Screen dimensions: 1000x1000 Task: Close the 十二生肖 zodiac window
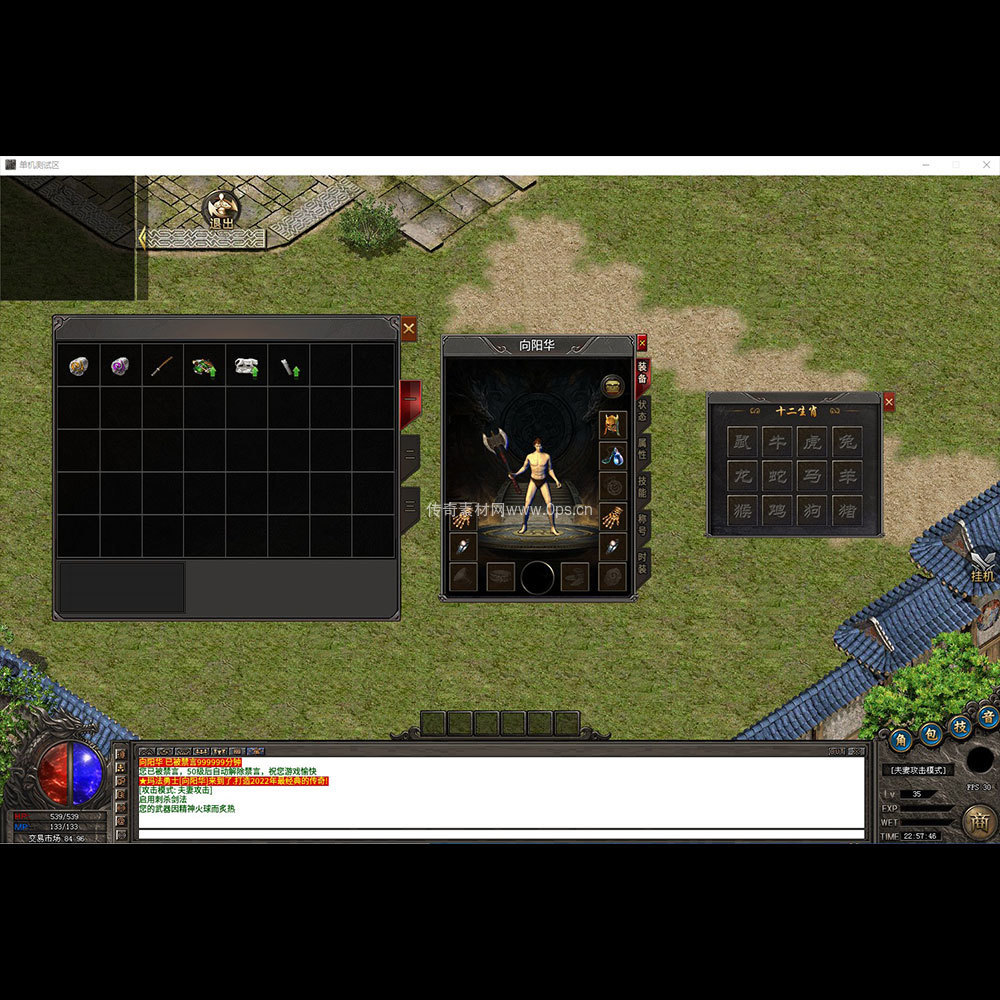pyautogui.click(x=889, y=402)
